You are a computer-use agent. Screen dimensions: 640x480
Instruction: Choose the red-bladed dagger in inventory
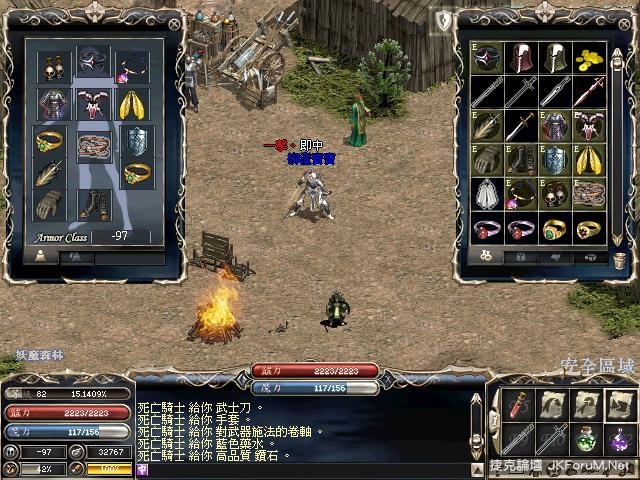pos(592,92)
